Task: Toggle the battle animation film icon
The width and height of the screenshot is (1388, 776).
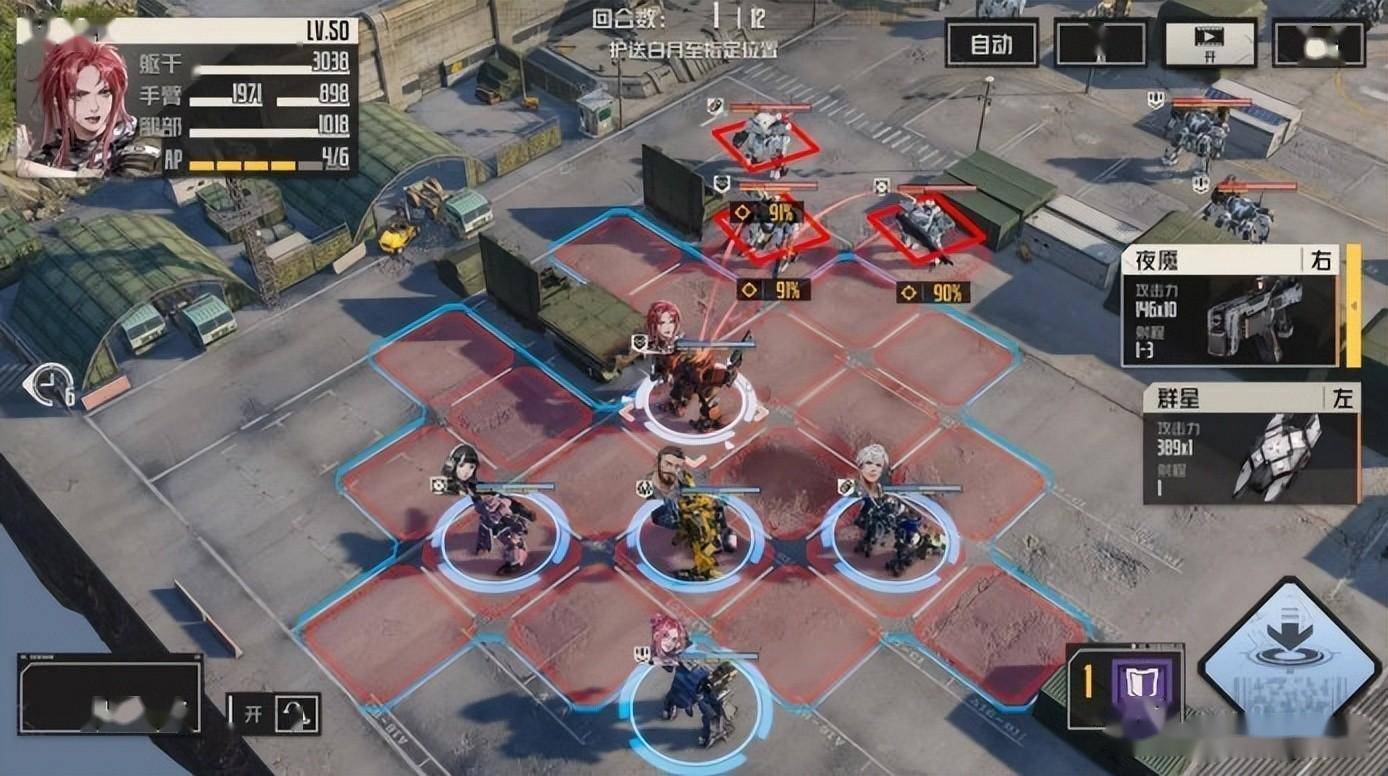Action: [1209, 44]
